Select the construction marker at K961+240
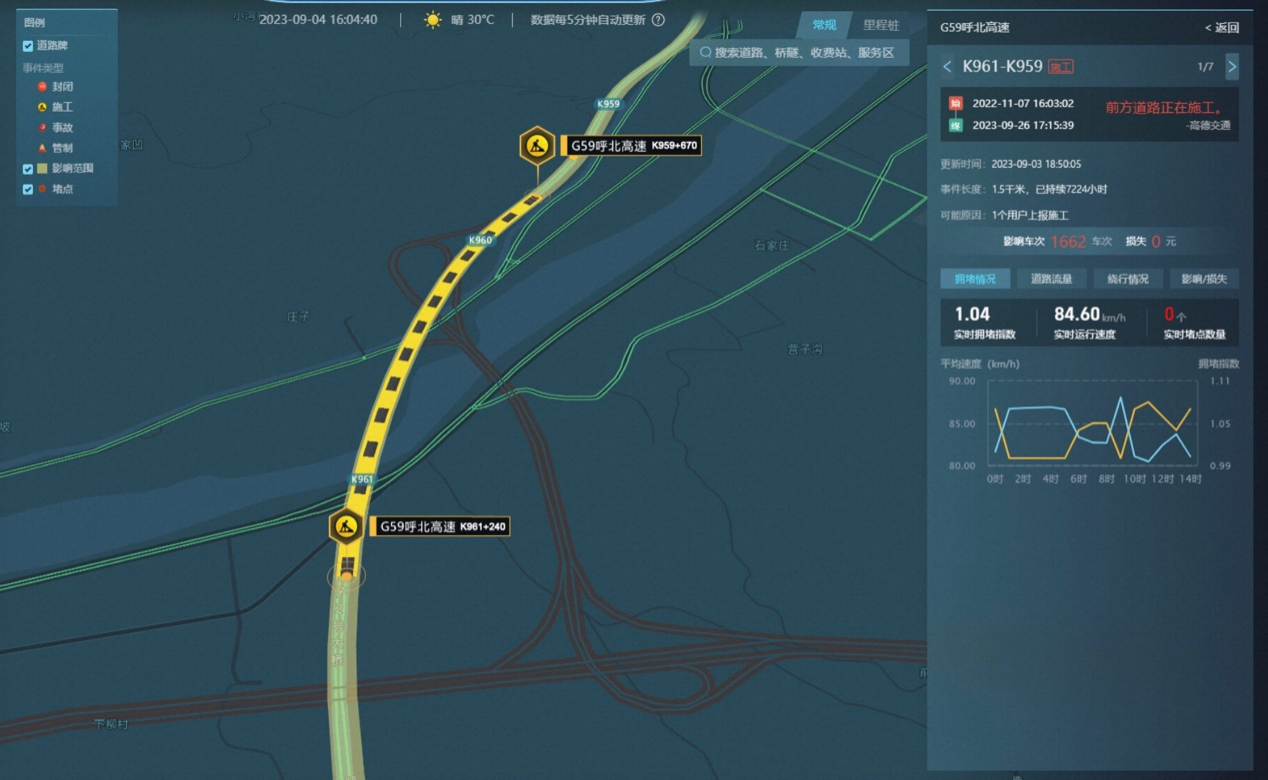This screenshot has width=1268, height=780. coord(346,526)
